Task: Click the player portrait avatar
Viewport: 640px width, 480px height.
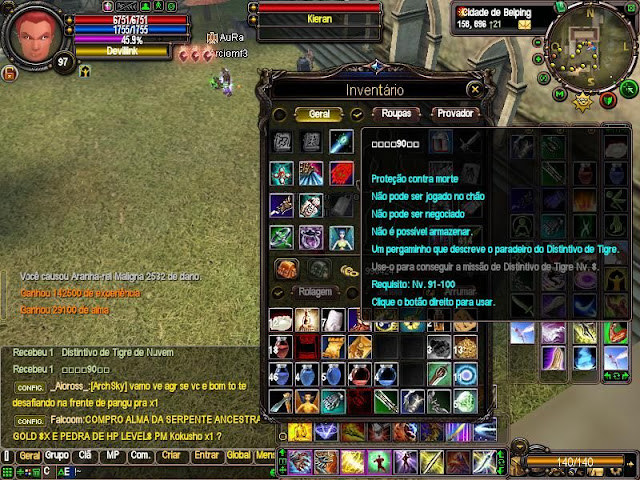Action: click(x=36, y=34)
